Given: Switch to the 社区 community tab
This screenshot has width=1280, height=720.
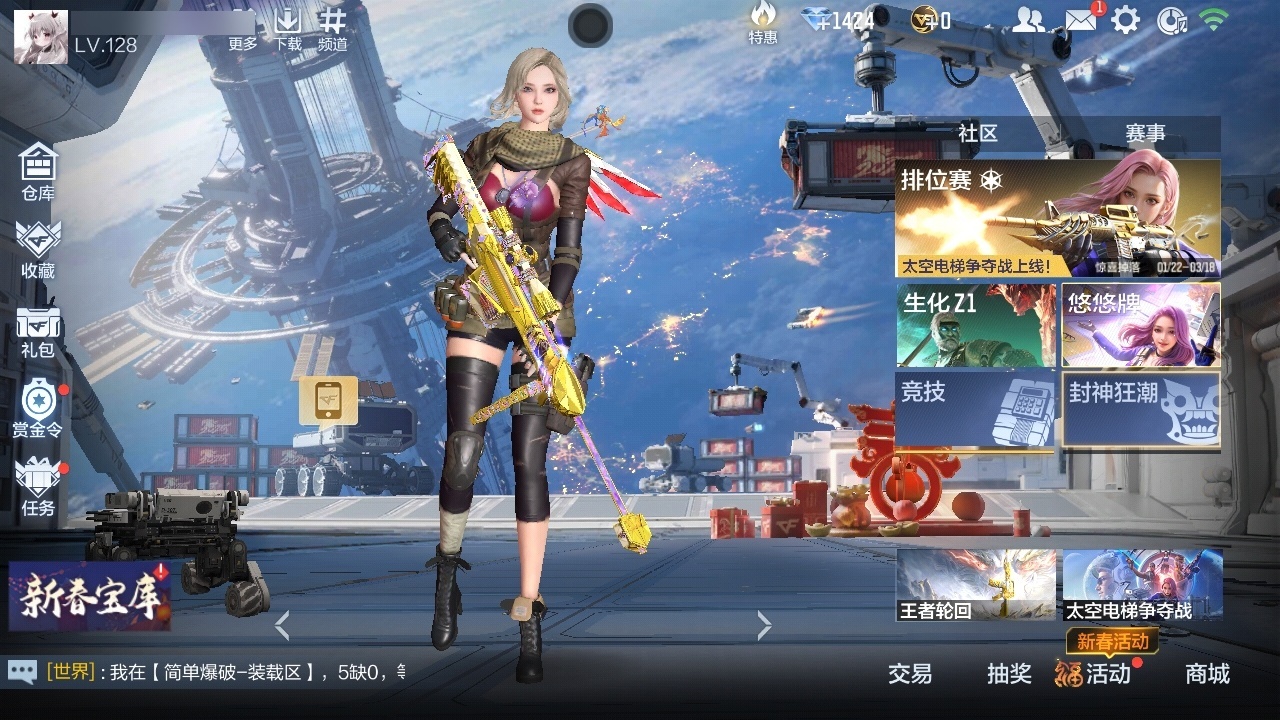Looking at the screenshot, I should [x=977, y=133].
